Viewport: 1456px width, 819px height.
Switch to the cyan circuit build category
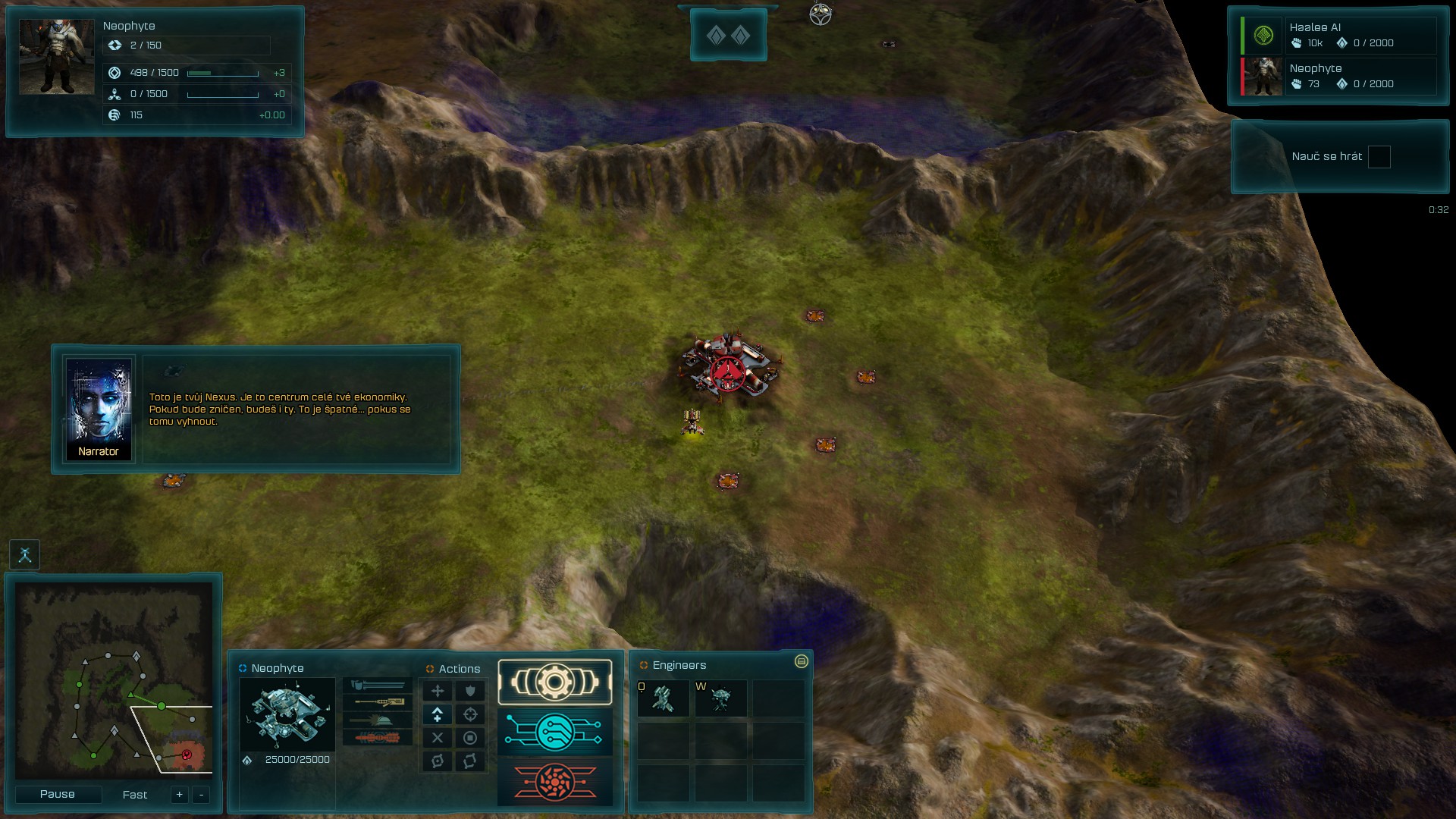click(554, 733)
